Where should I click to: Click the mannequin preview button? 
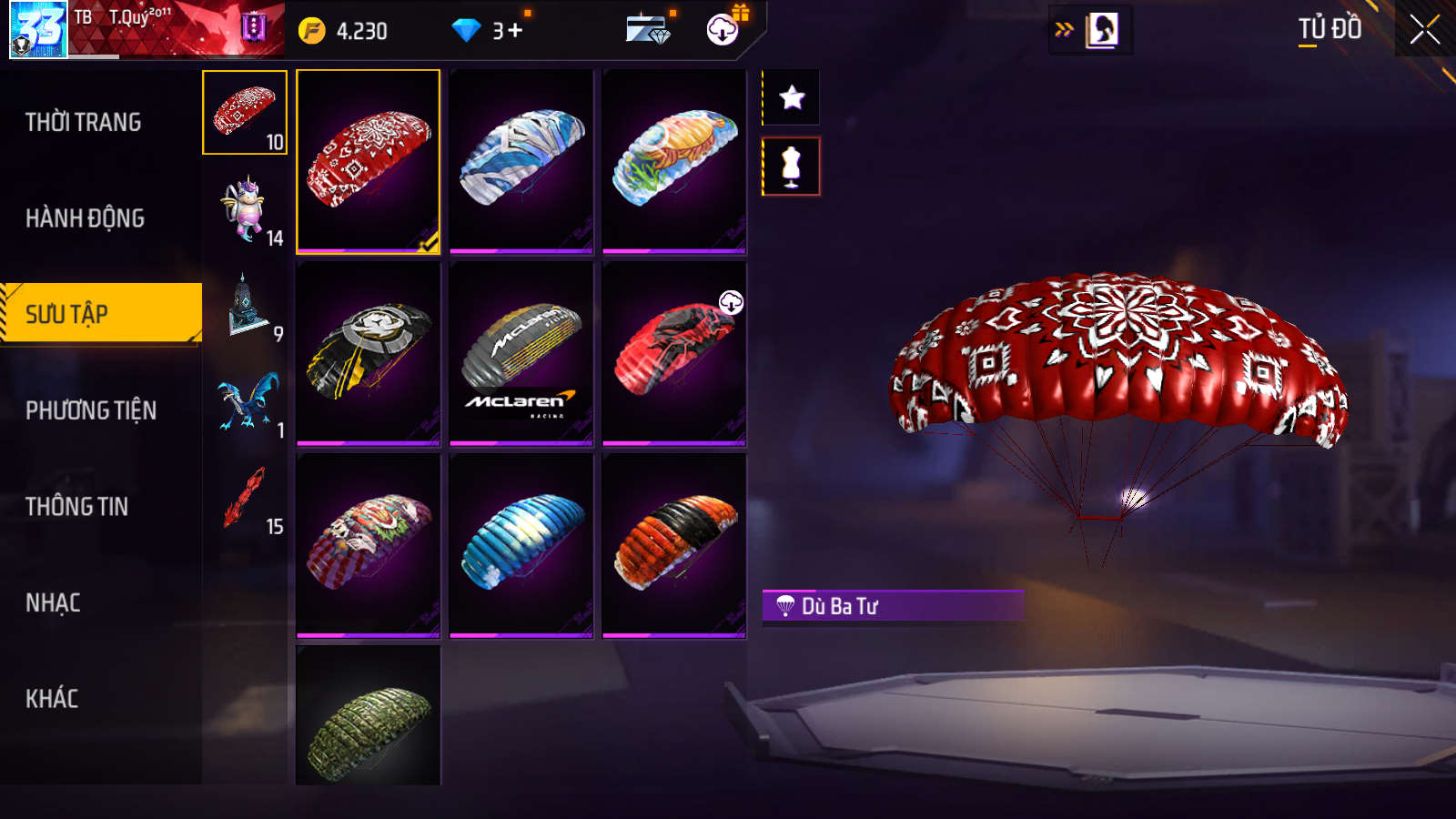pos(792,167)
